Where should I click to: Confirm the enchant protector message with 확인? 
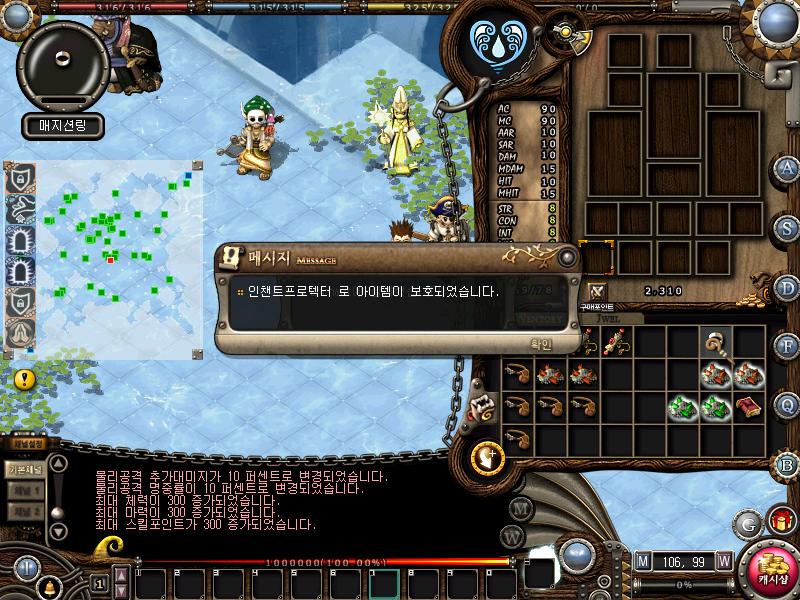click(541, 343)
